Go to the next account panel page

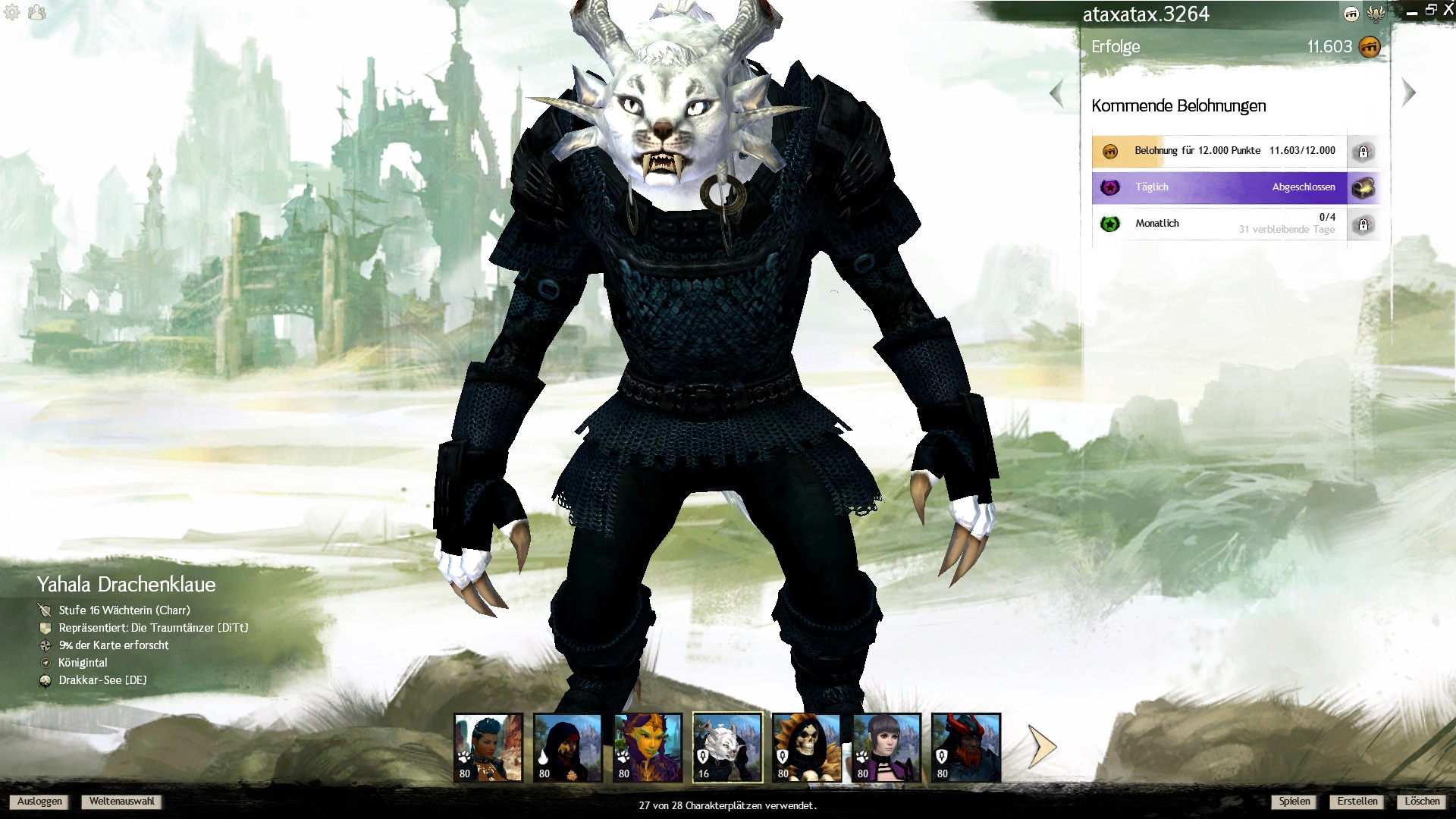click(x=1409, y=93)
